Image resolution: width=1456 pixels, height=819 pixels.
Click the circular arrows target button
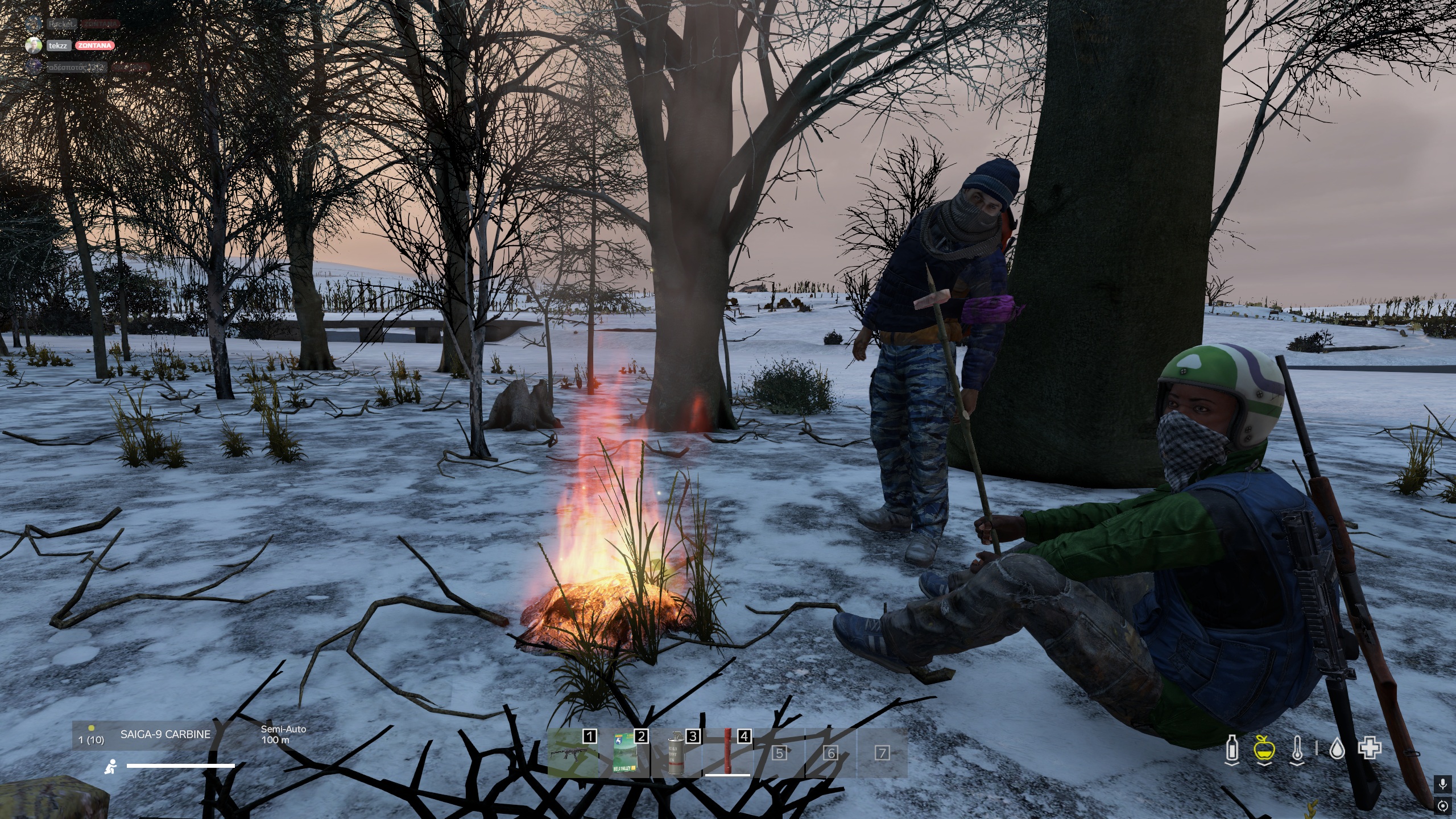pyautogui.click(x=1442, y=806)
